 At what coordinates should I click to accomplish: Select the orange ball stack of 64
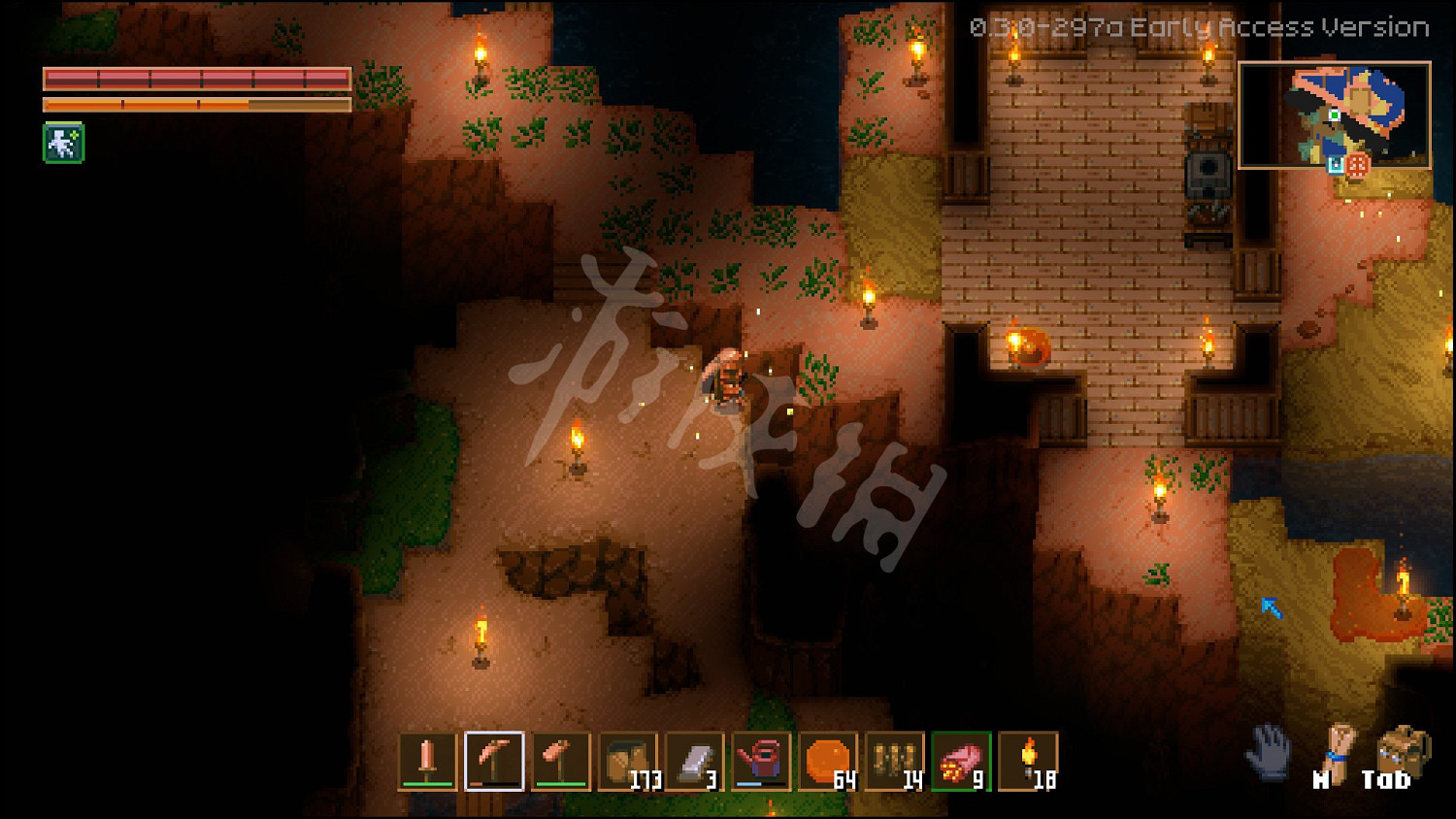pyautogui.click(x=828, y=761)
